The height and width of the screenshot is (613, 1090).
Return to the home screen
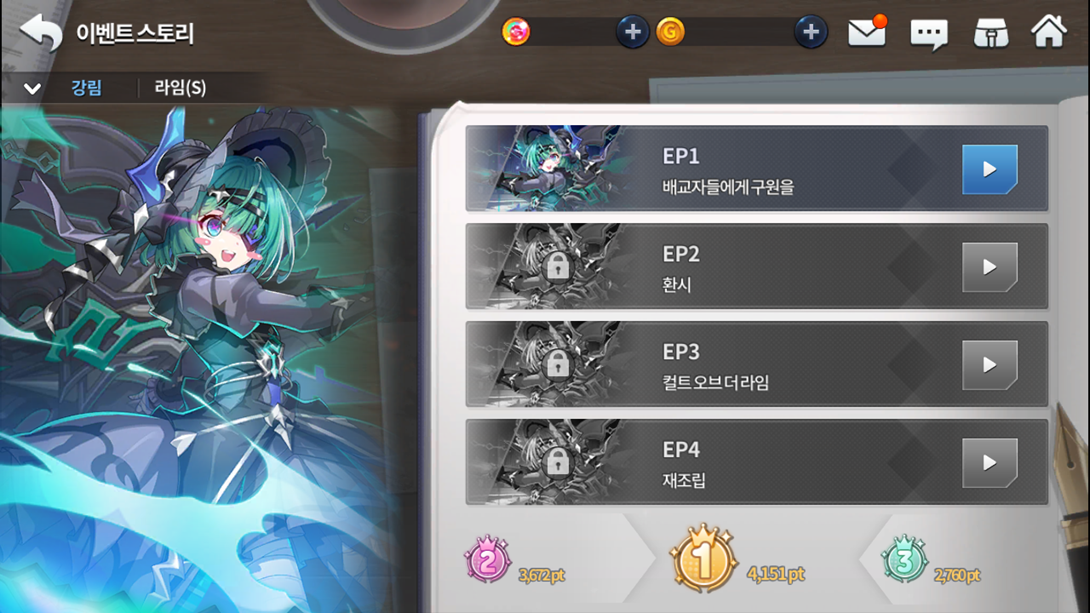tap(1048, 32)
